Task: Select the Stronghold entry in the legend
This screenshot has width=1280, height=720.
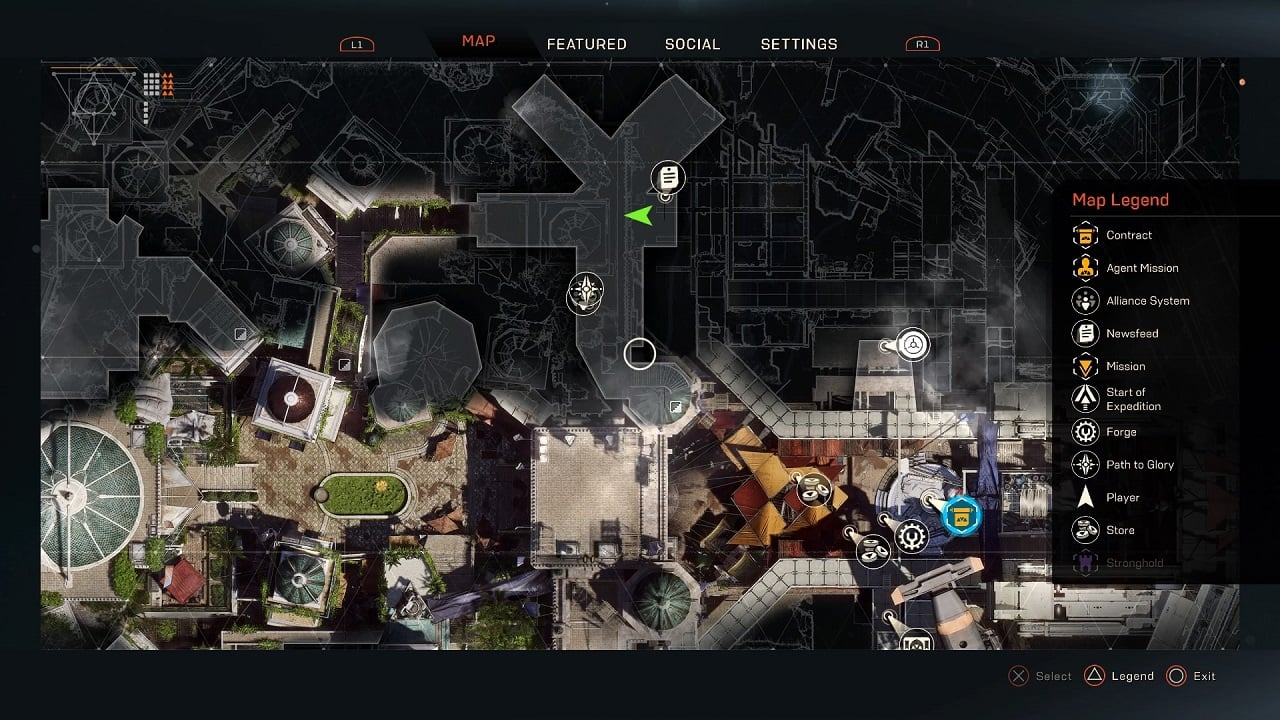Action: coord(1134,563)
